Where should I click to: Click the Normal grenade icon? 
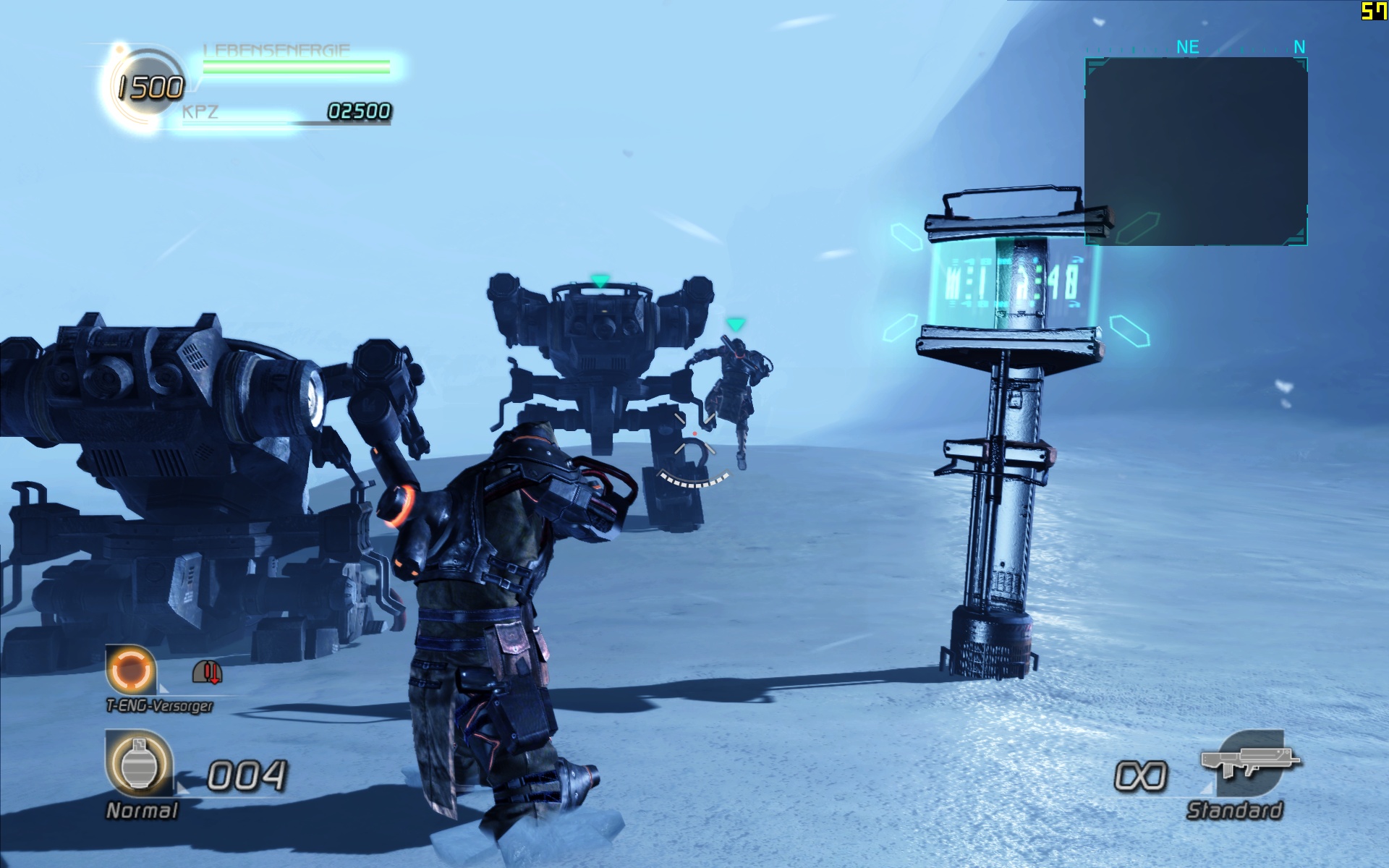point(140,765)
